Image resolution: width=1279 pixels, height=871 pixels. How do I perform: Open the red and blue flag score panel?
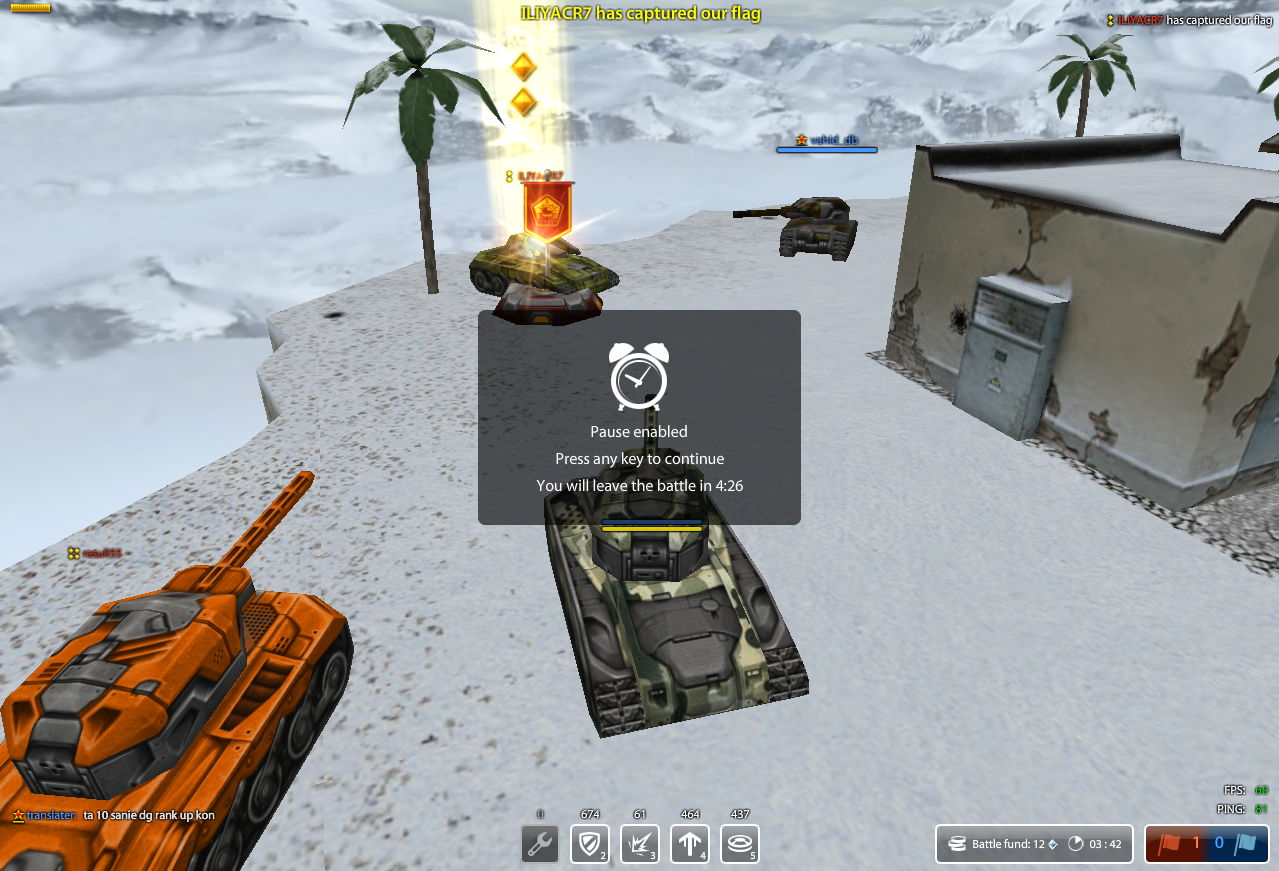[x=1206, y=843]
